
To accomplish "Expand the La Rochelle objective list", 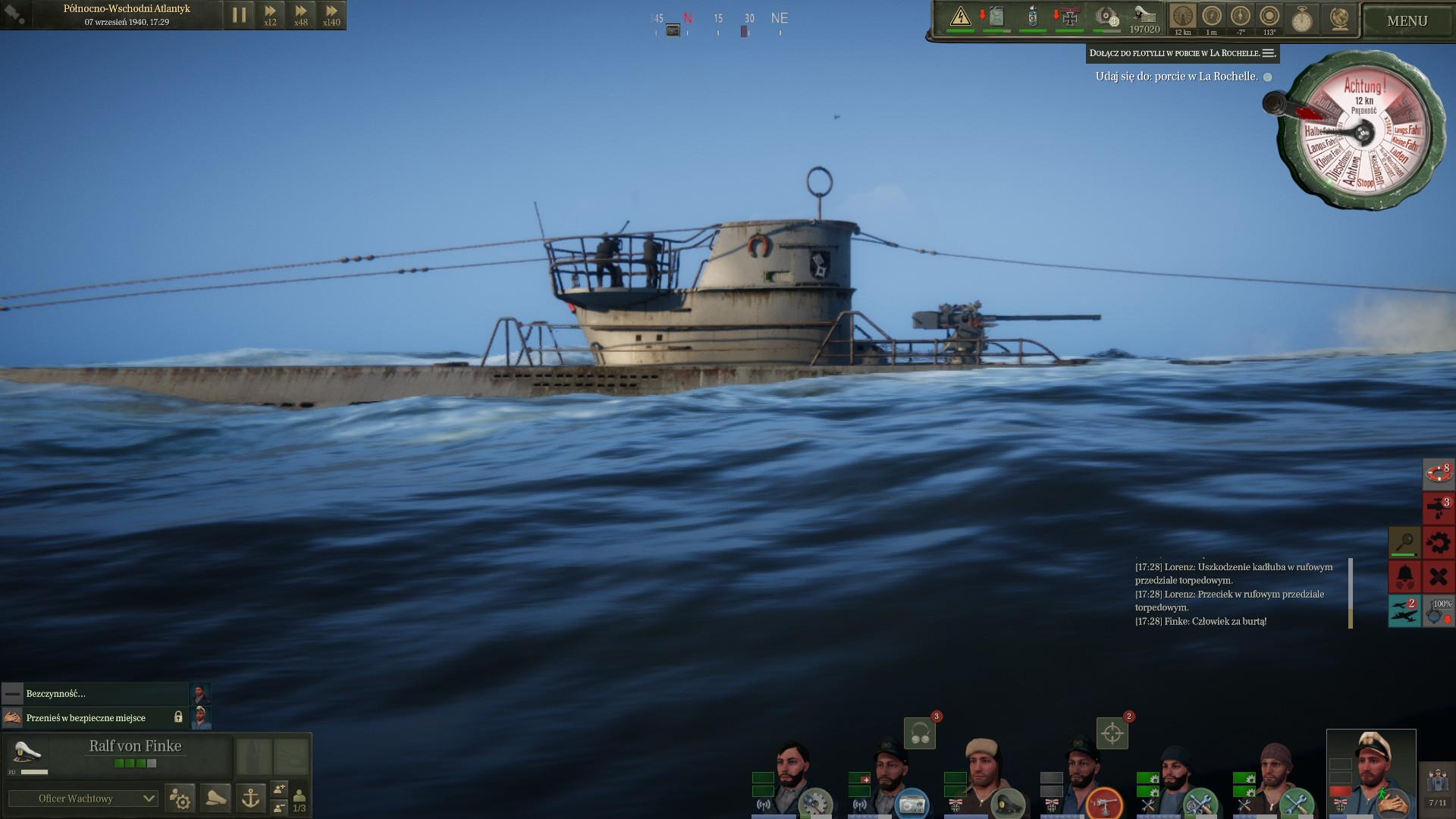I will coord(1269,53).
